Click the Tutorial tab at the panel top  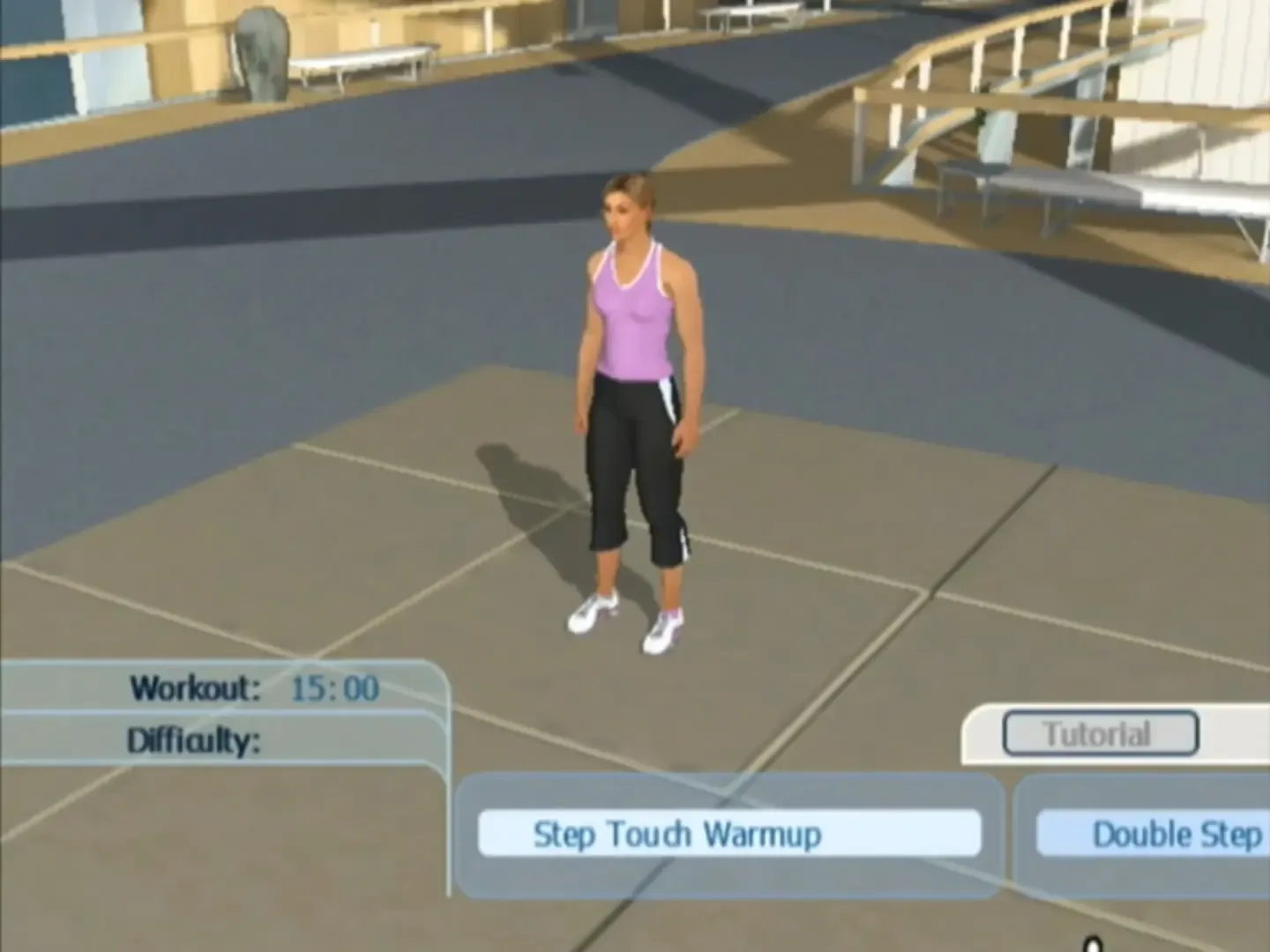pos(1099,734)
